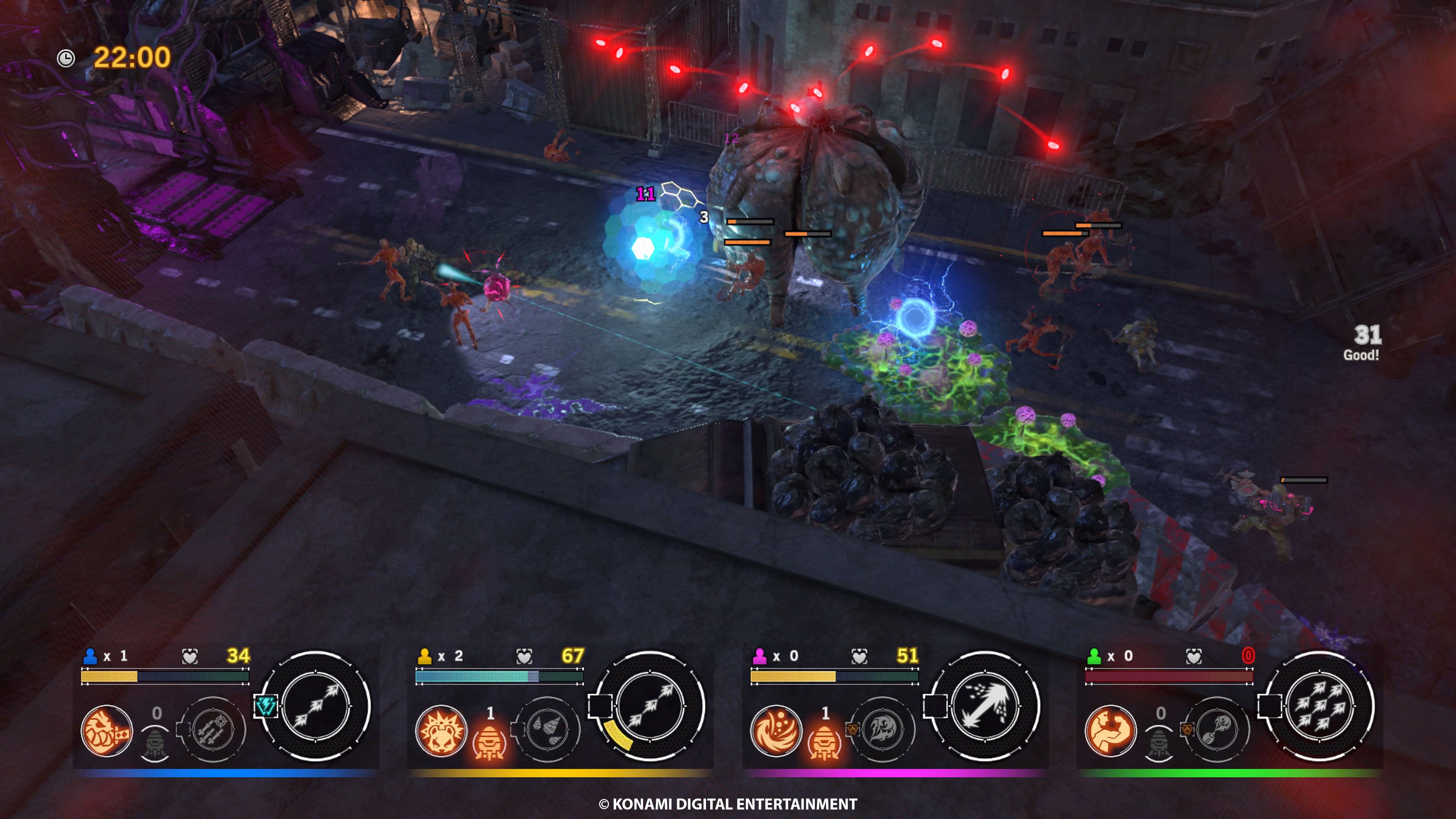The image size is (1456, 819).
Task: Use yellow player's glowing bomb icon
Action: 490,741
